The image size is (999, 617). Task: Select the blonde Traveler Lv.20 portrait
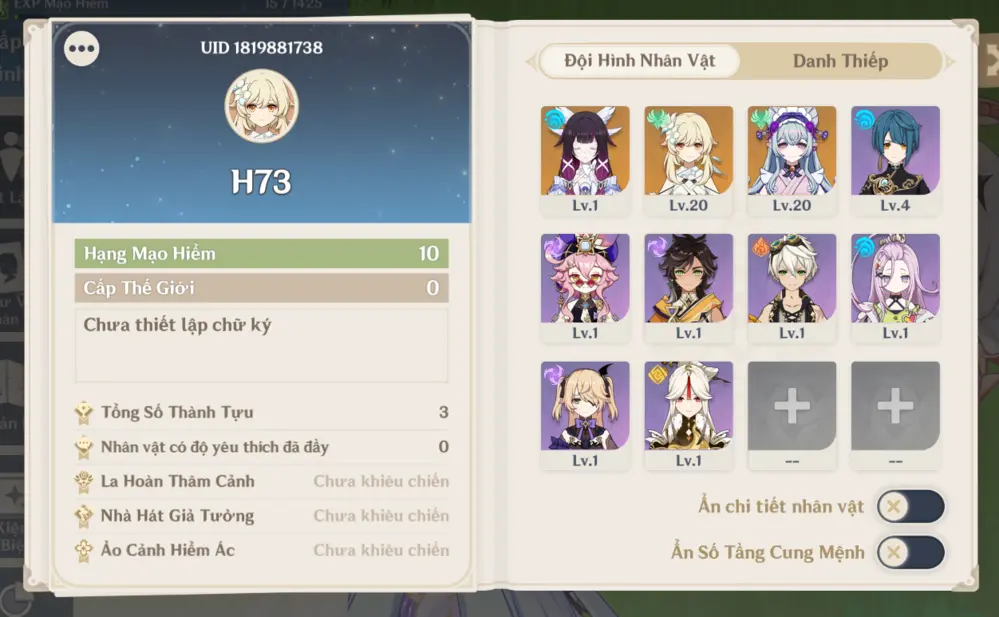tap(688, 151)
